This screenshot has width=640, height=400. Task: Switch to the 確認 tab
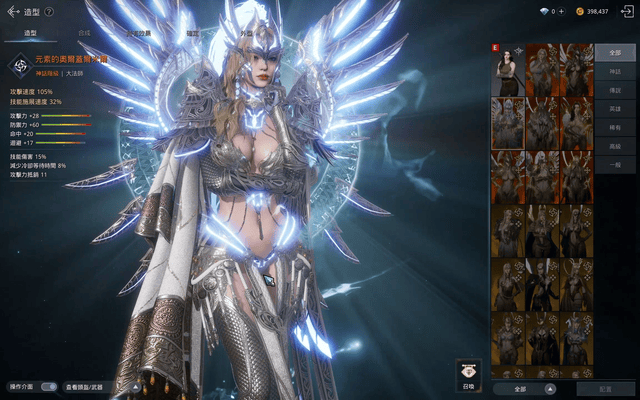[192, 33]
